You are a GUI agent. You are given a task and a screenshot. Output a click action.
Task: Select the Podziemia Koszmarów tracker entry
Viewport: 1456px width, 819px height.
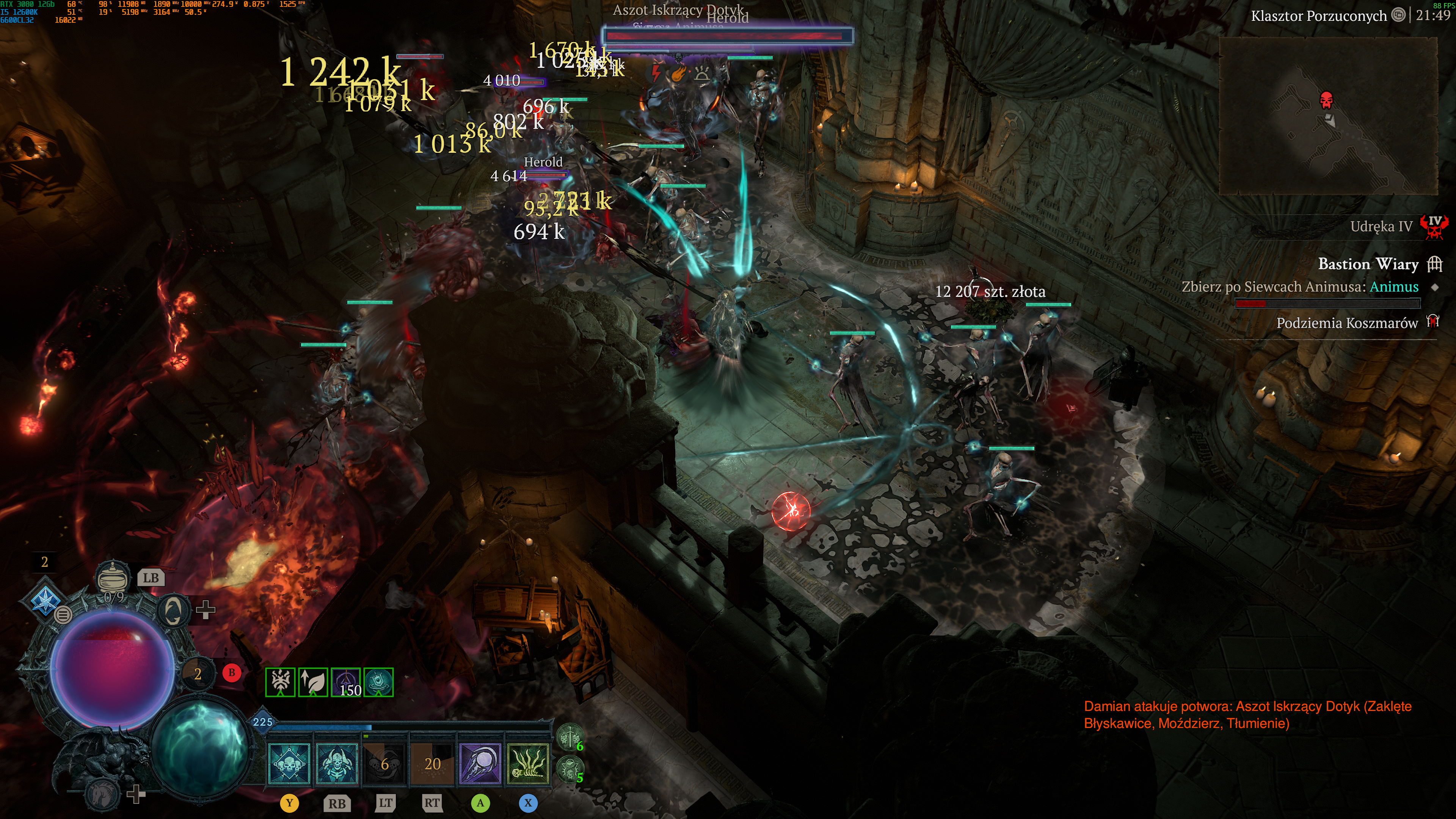pos(1347,323)
